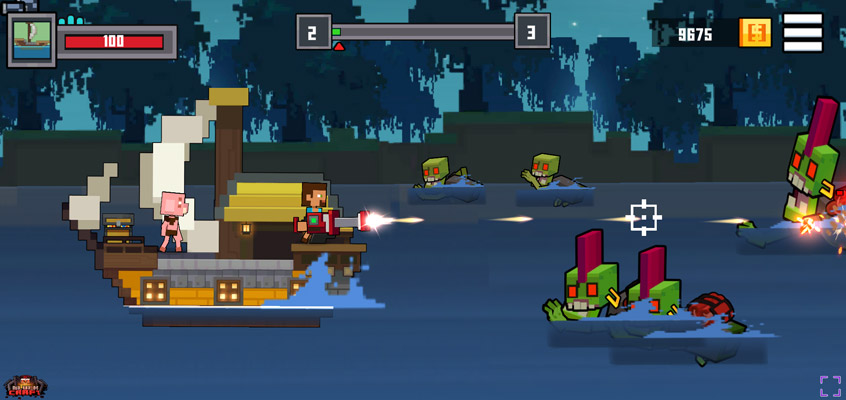
Task: Toggle fullscreen with the corner brackets icon
Action: 830,386
